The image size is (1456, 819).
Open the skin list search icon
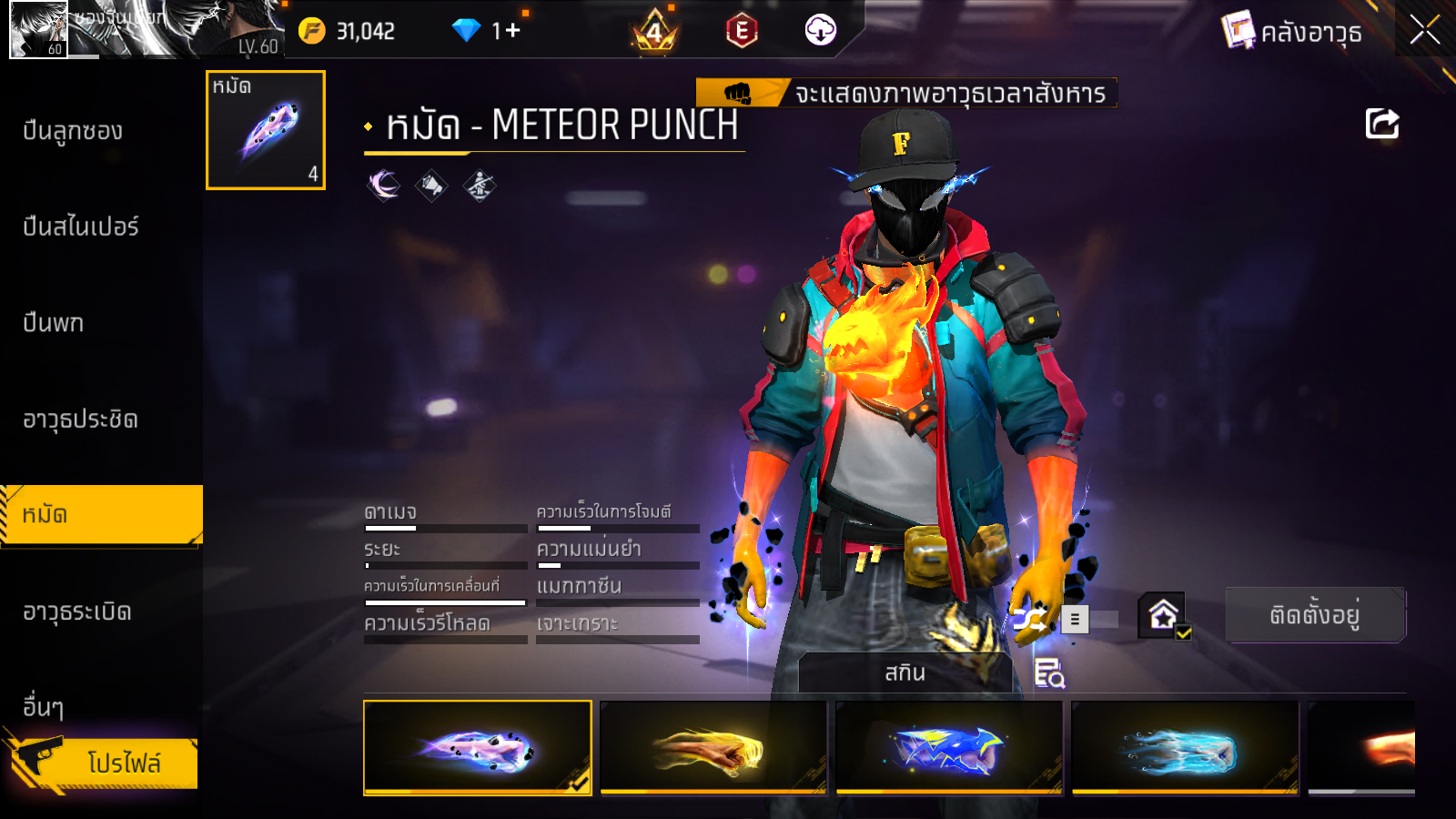tap(1049, 673)
